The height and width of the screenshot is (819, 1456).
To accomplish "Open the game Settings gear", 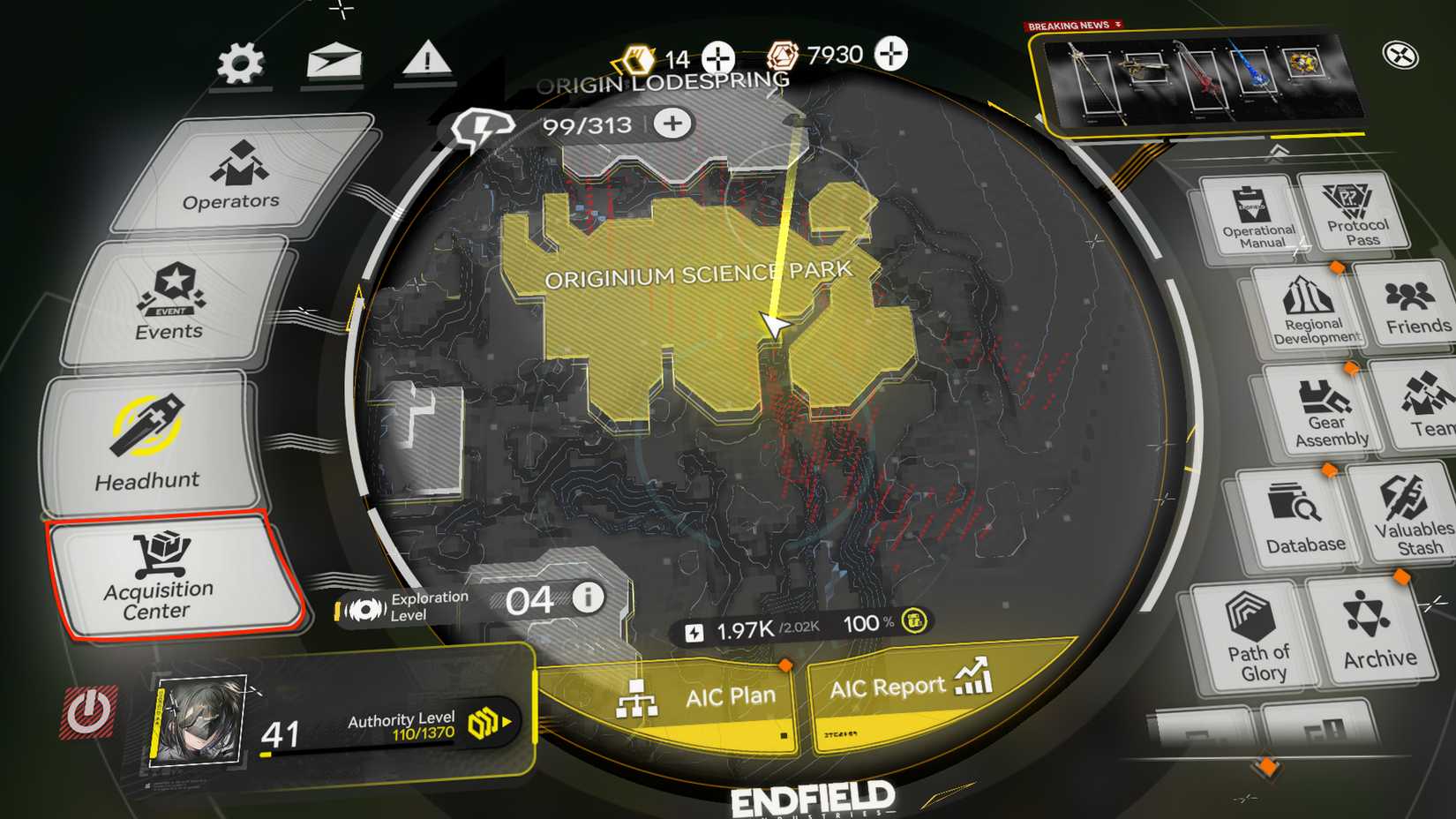I will pyautogui.click(x=238, y=60).
